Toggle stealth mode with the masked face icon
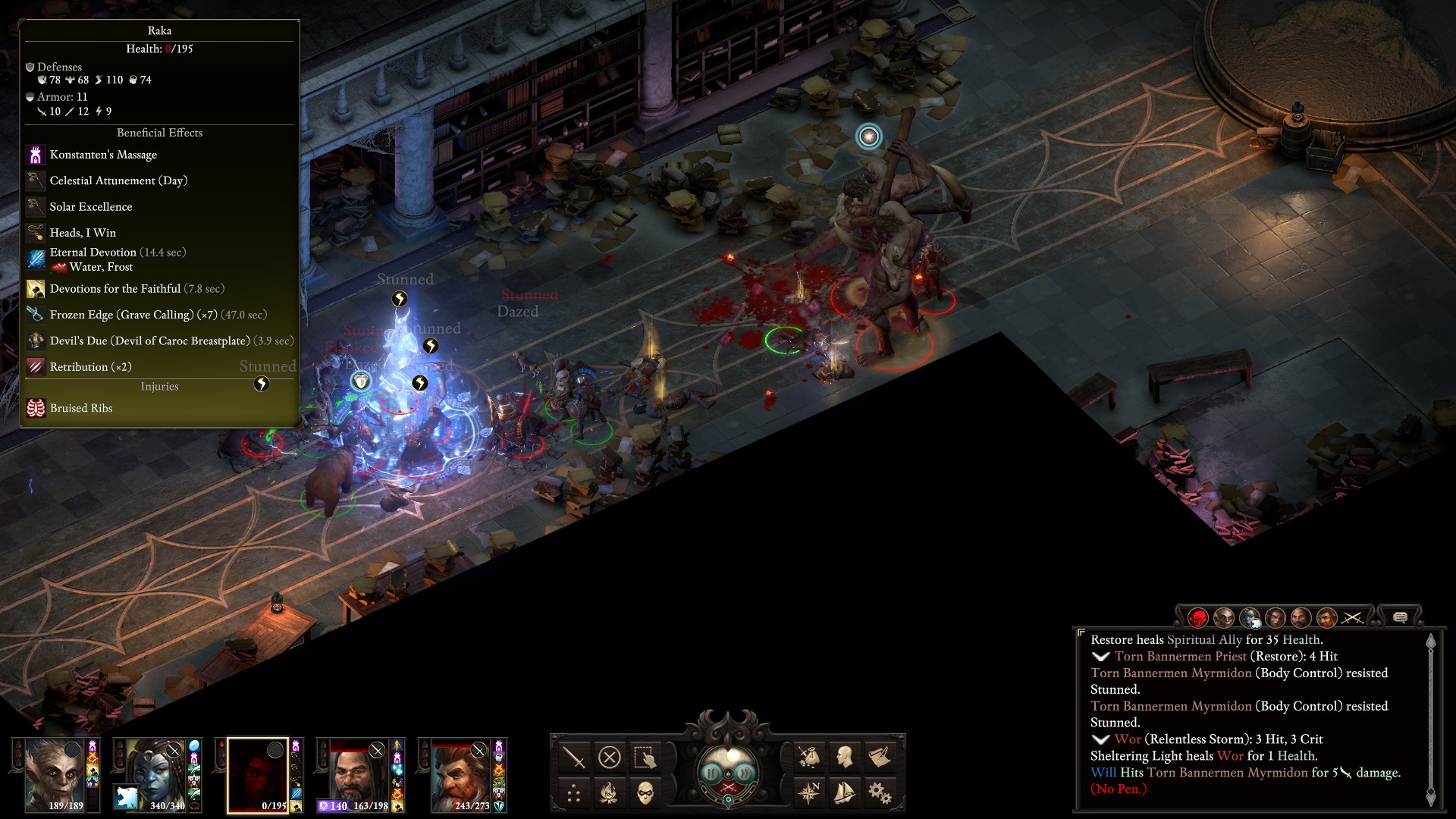The height and width of the screenshot is (819, 1456). [x=645, y=794]
